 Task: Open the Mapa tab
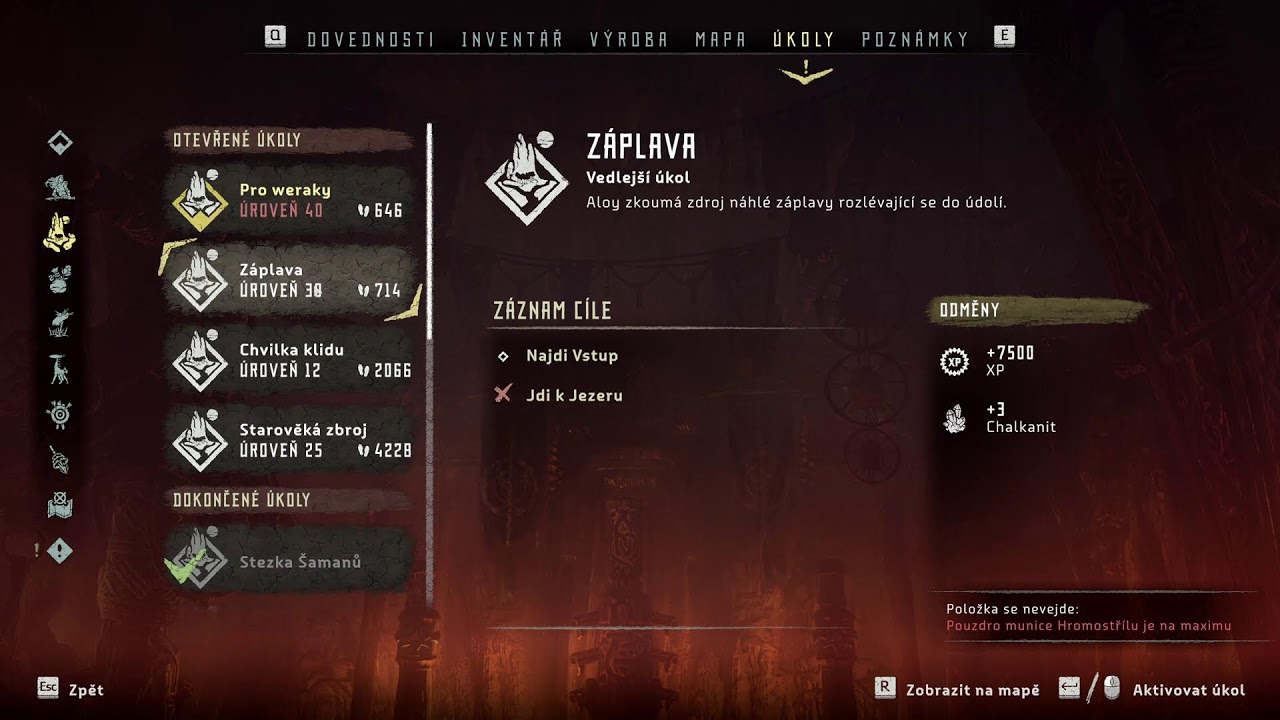pos(721,40)
